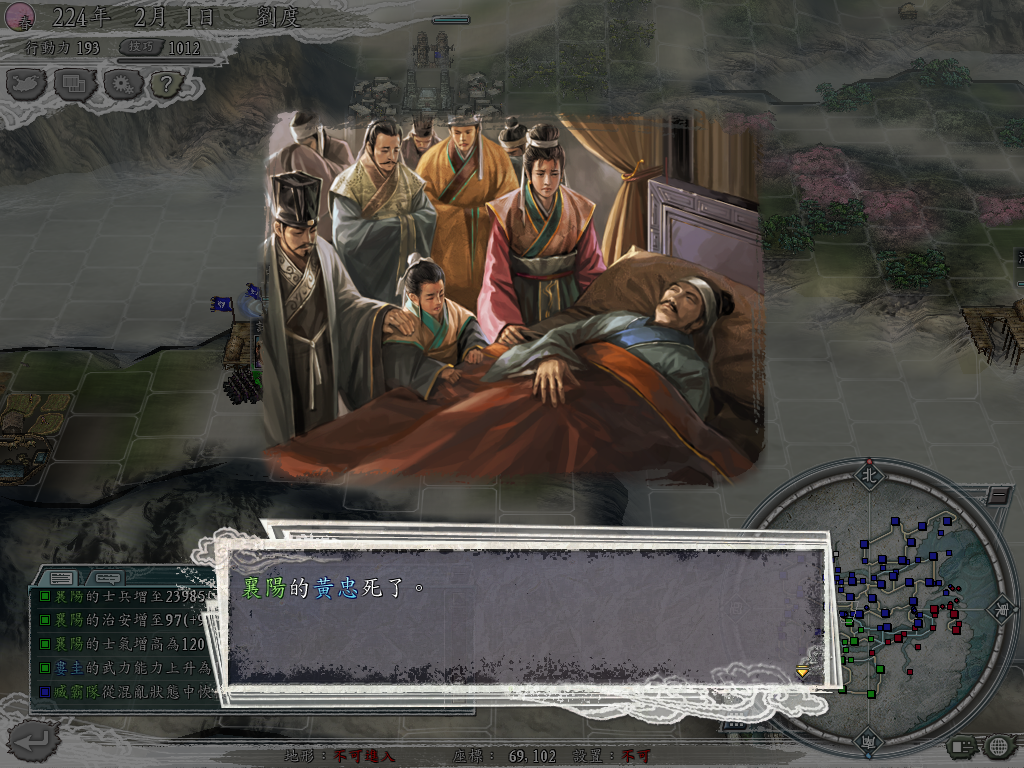This screenshot has height=768, width=1024.
Task: Toggle the minimap legend display icon
Action: (x=961, y=745)
